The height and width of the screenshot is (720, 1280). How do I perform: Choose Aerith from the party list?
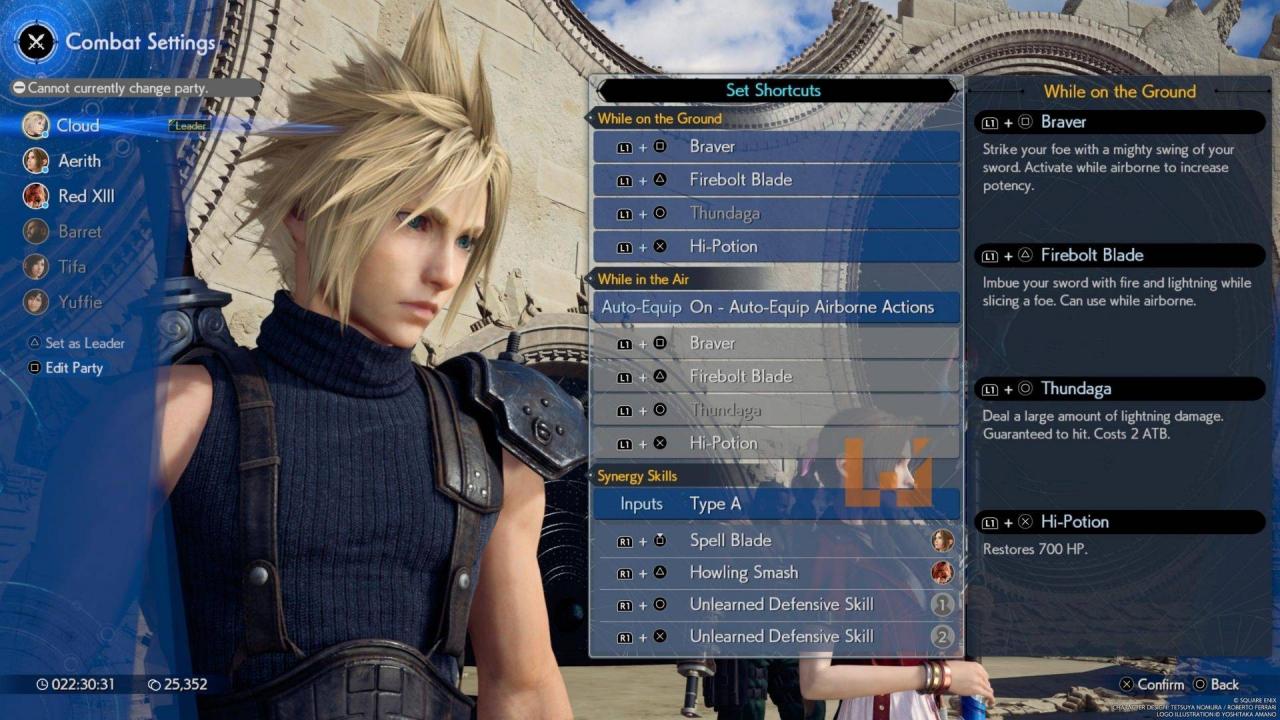[79, 161]
